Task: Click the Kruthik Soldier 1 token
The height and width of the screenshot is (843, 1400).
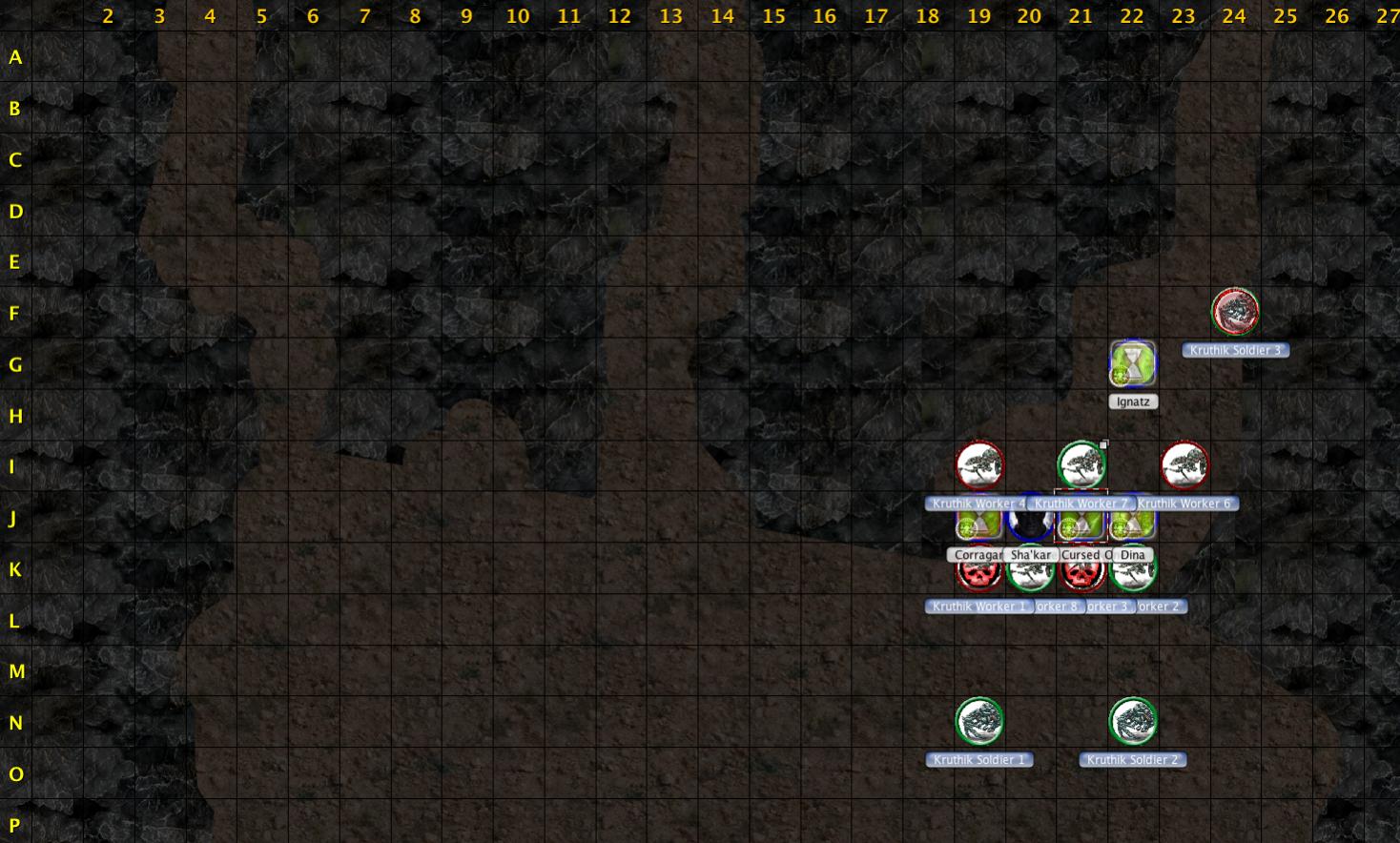Action: [x=979, y=722]
